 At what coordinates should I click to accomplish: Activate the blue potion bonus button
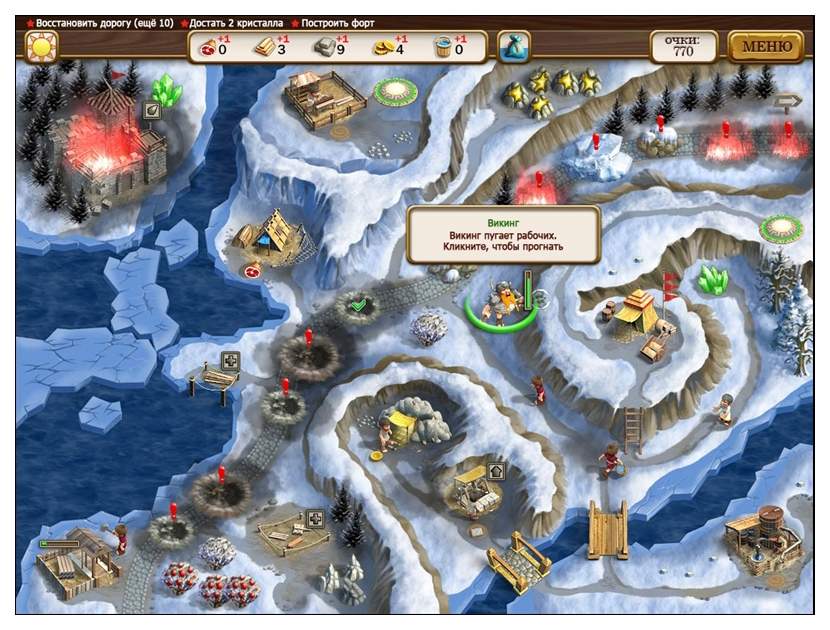(513, 46)
